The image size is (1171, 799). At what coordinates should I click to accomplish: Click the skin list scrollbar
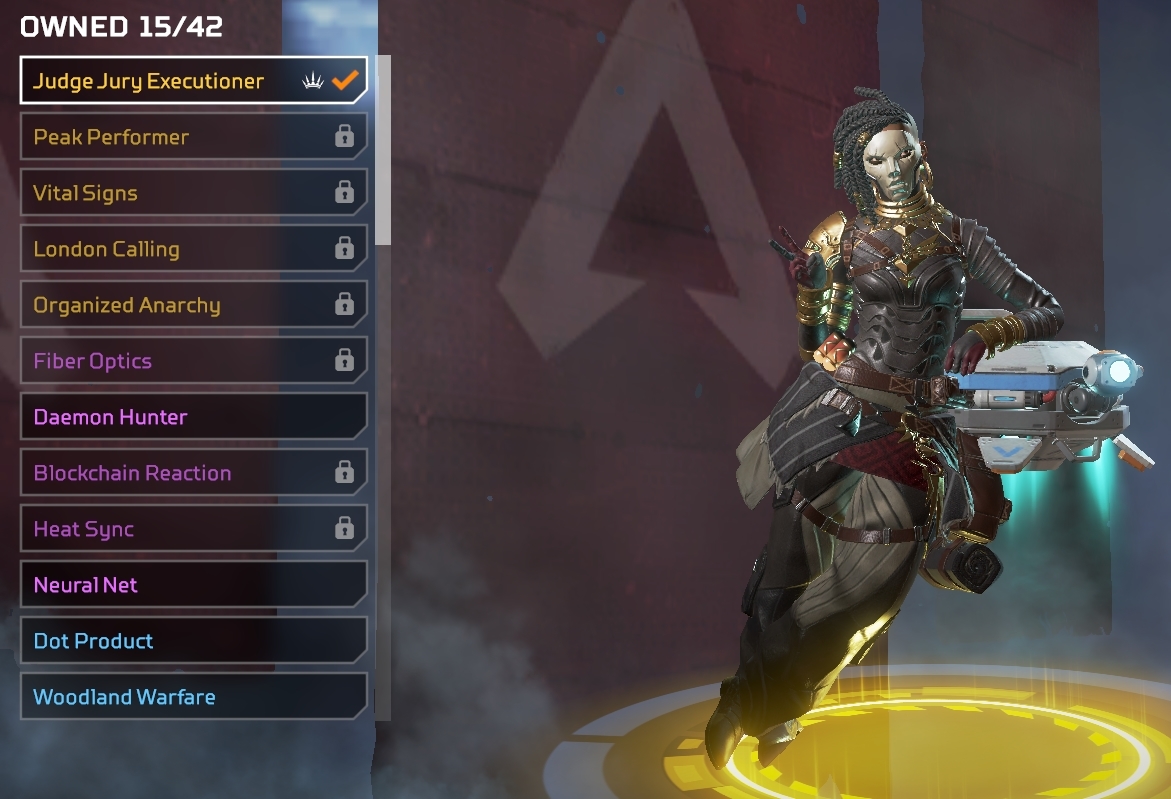(382, 150)
